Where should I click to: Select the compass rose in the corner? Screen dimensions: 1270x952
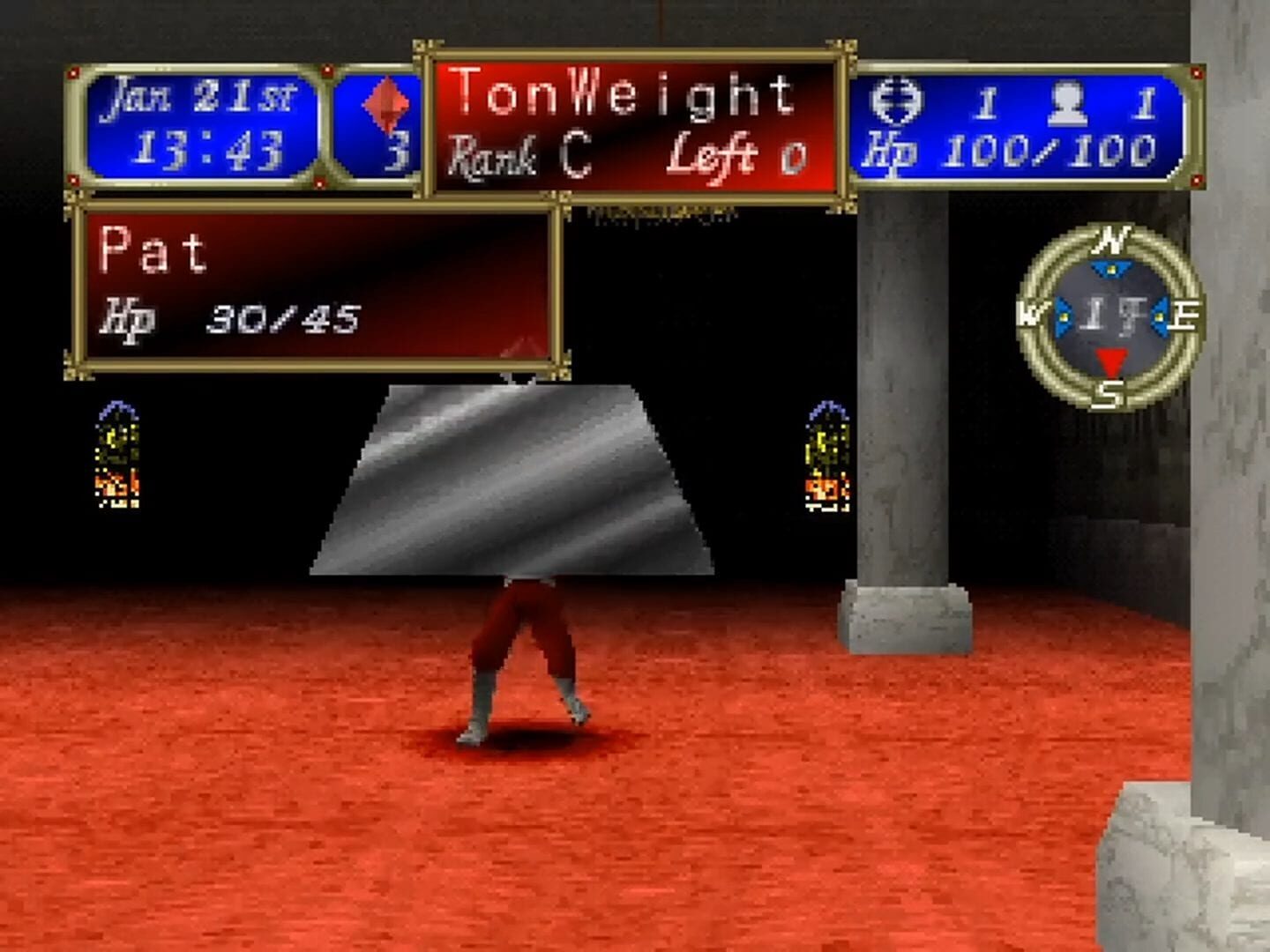click(1109, 317)
